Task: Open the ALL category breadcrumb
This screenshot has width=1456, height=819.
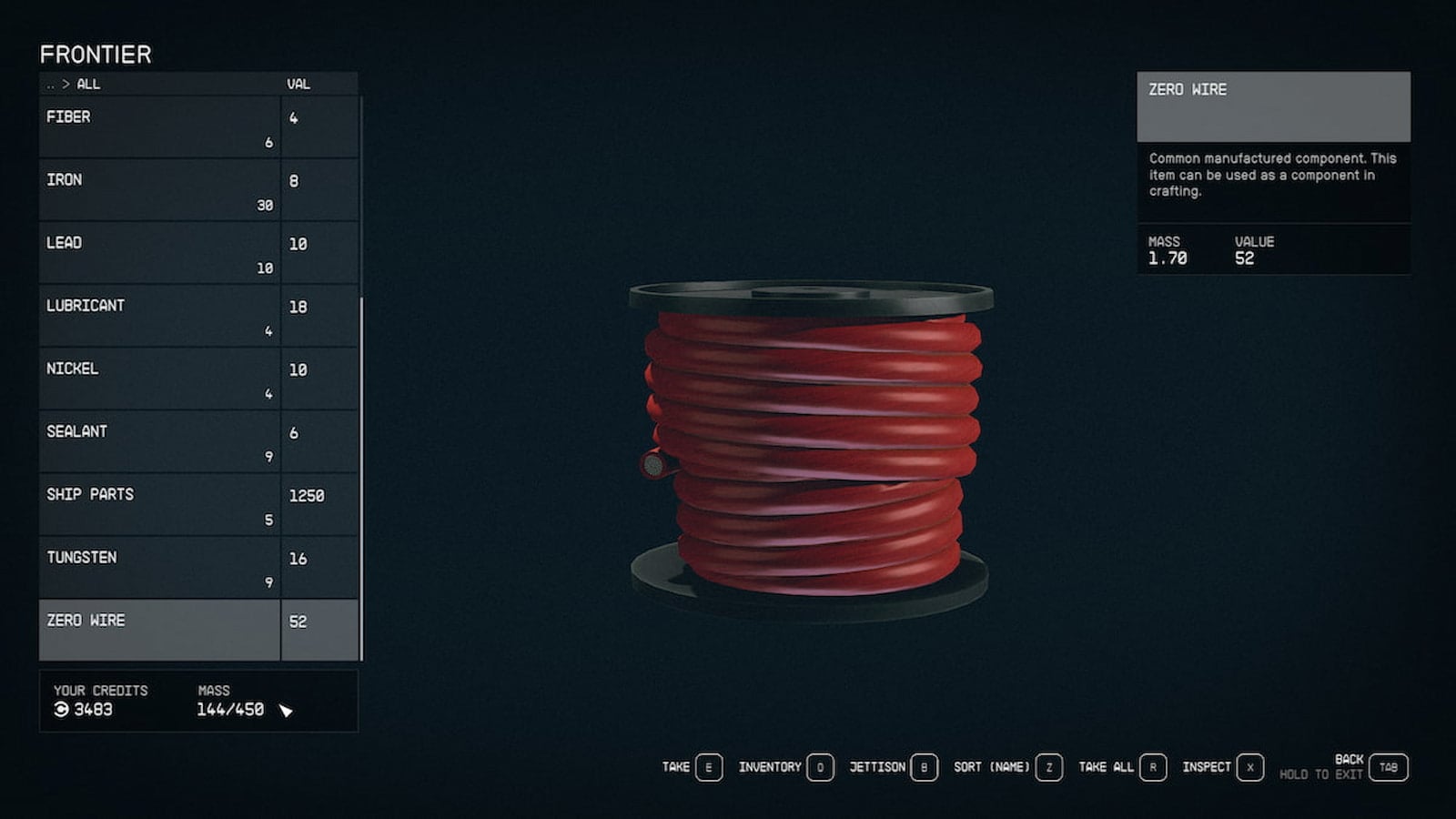Action: 89,85
